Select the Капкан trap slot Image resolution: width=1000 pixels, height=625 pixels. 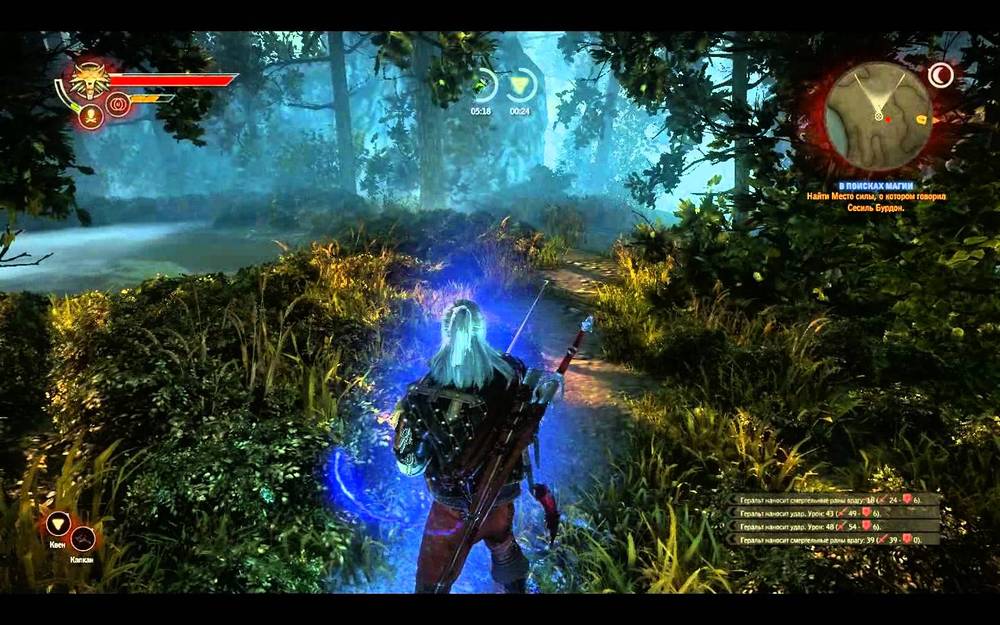click(x=83, y=538)
